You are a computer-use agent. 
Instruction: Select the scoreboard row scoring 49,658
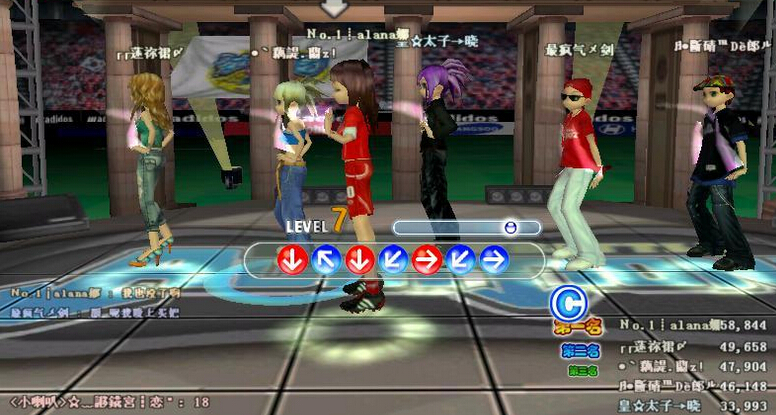[x=692, y=346]
